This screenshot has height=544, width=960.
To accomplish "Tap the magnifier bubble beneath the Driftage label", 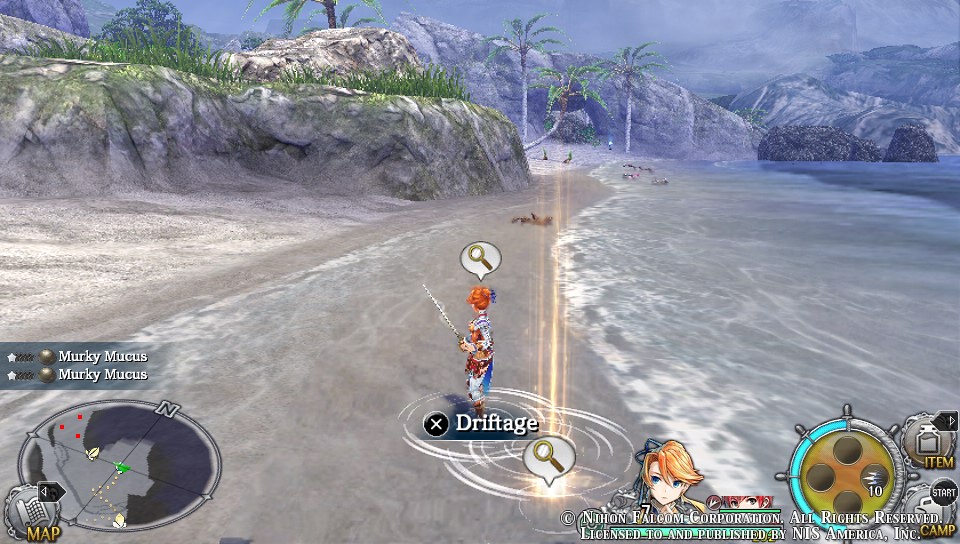I will 548,458.
